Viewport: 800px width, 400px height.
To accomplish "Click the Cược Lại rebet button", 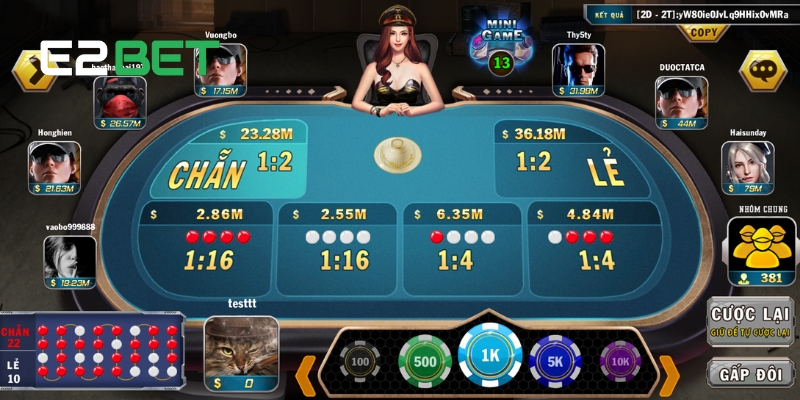I will (750, 321).
